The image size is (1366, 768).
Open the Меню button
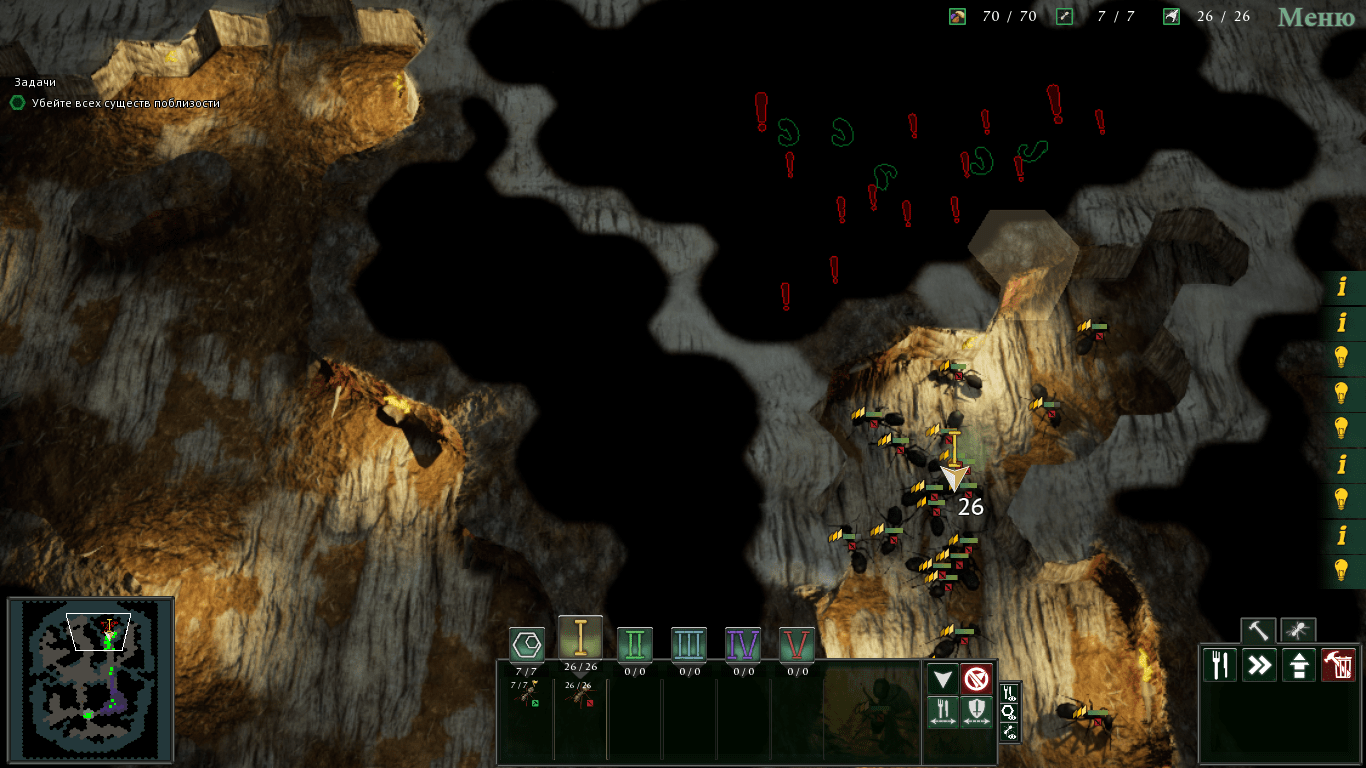click(x=1315, y=17)
